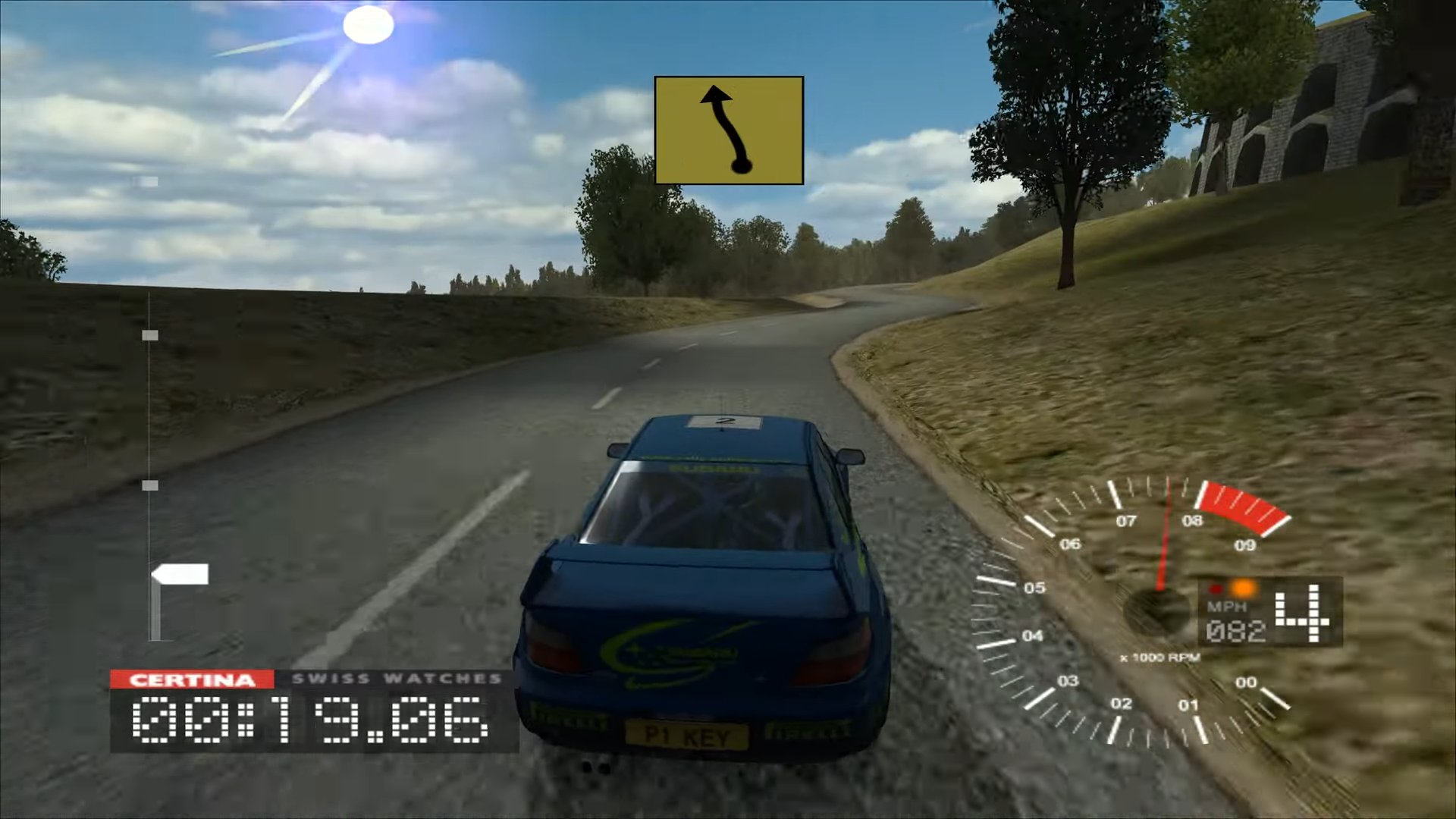This screenshot has width=1456, height=819.
Task: Click the yellow pace note turn arrow sign
Action: (728, 130)
